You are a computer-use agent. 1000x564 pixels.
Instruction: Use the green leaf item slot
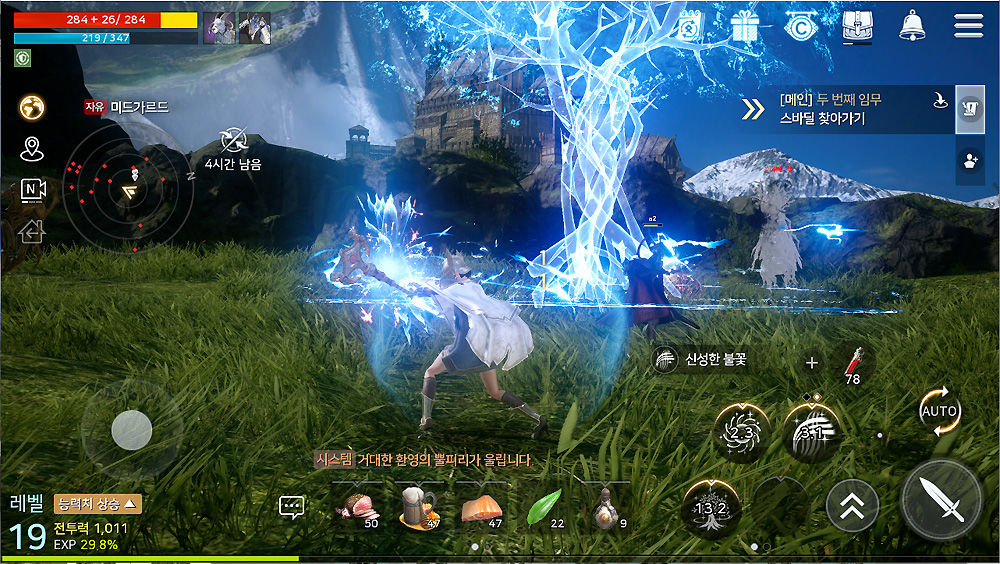click(543, 507)
